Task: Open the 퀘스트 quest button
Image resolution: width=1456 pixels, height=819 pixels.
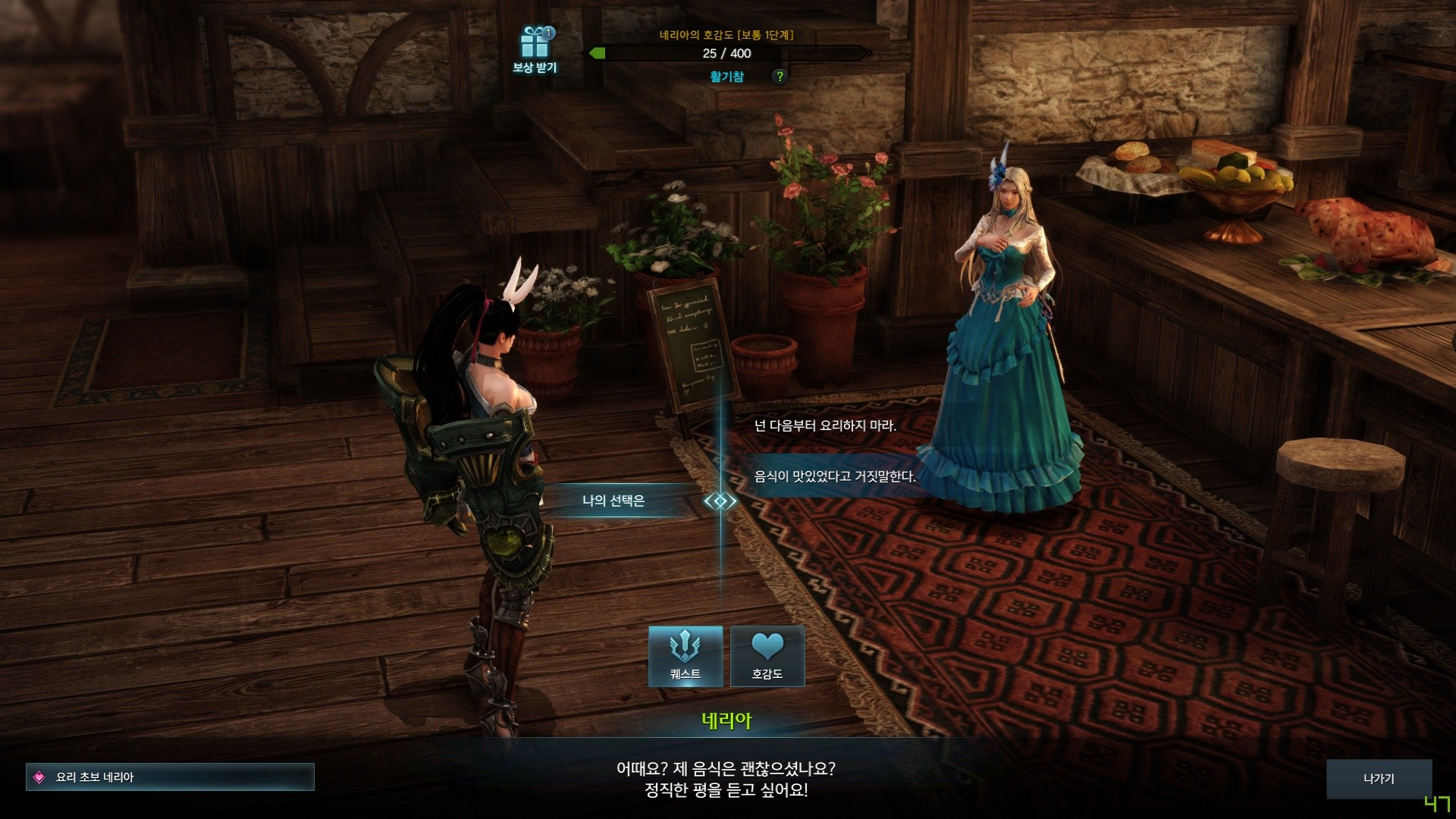Action: [x=686, y=656]
